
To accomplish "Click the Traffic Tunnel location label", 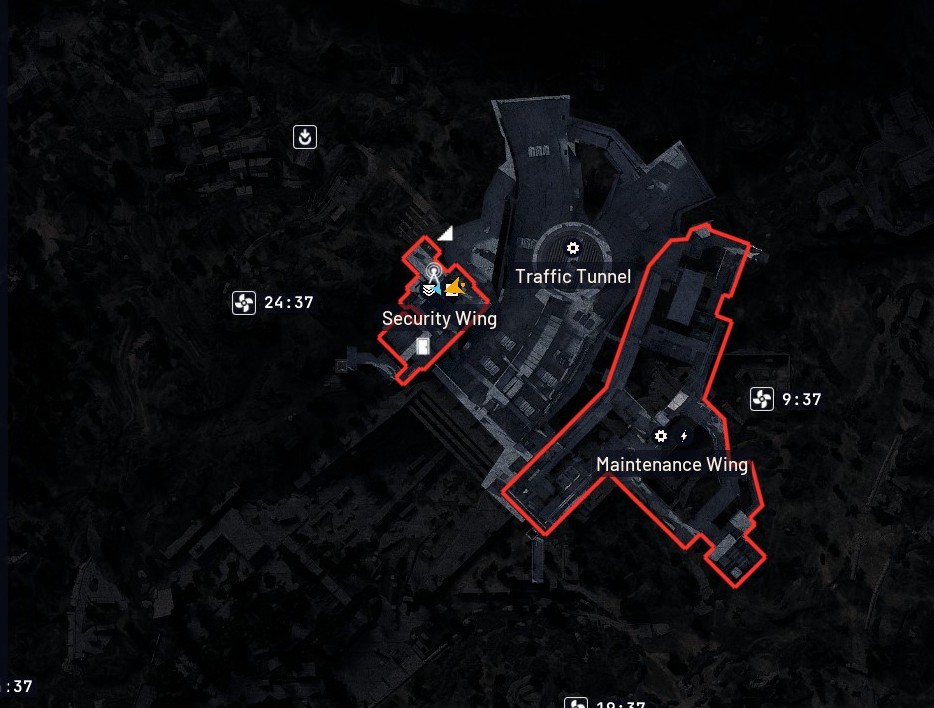I will 573,277.
